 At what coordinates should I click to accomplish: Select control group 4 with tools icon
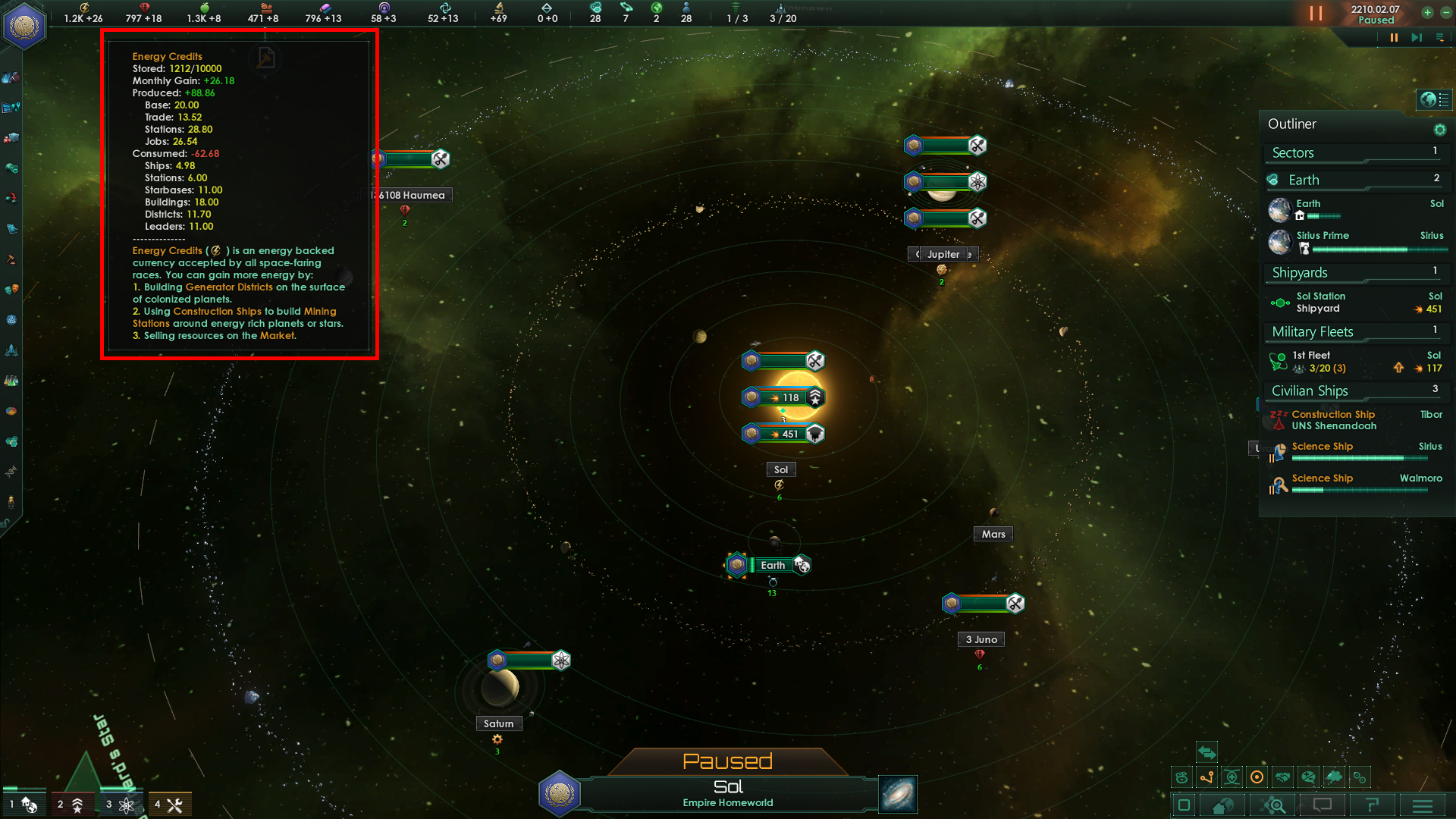(168, 805)
